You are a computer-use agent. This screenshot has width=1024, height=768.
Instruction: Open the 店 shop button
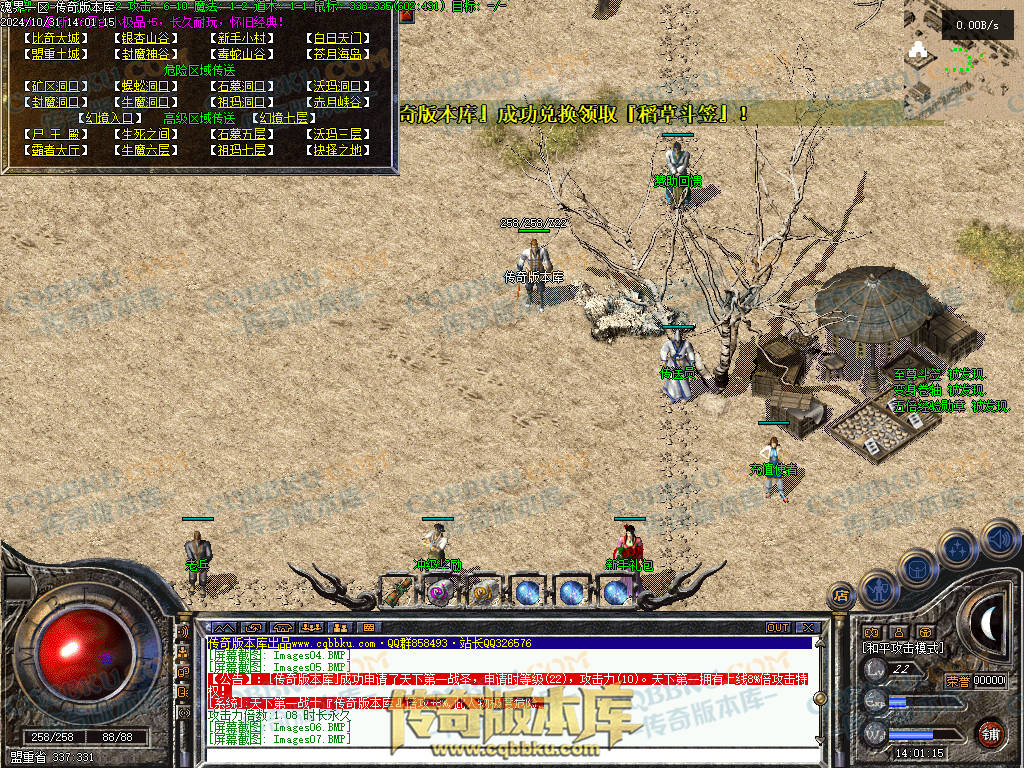(x=842, y=594)
